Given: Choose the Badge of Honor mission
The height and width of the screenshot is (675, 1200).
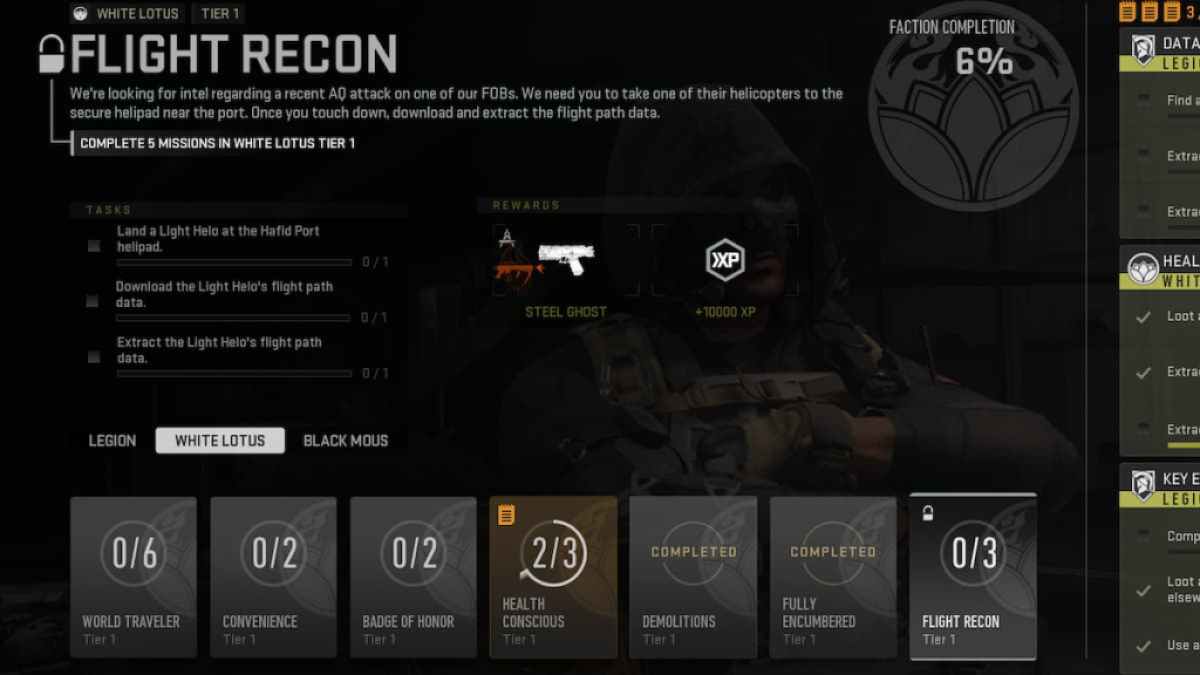Looking at the screenshot, I should (x=413, y=577).
